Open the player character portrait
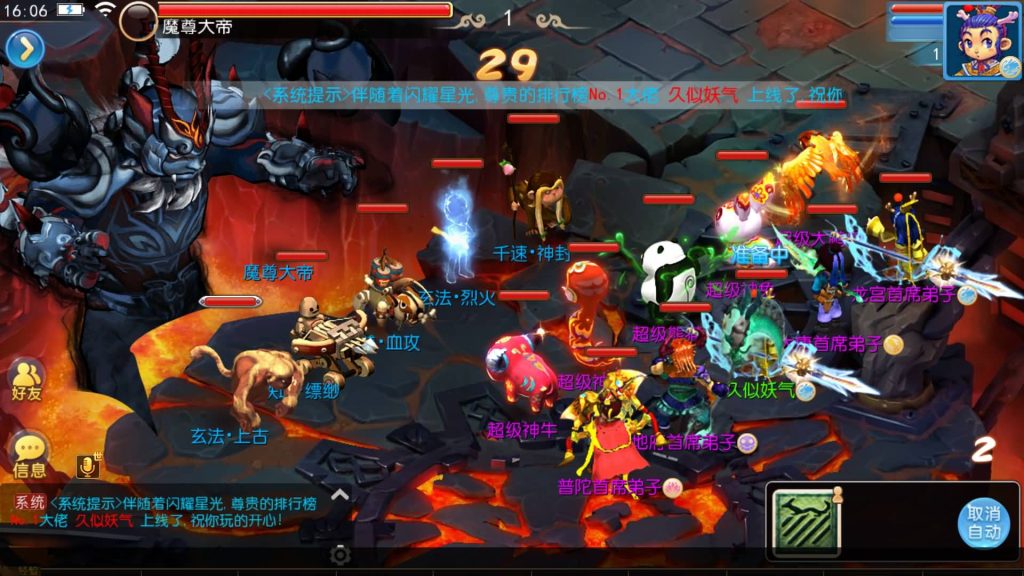Image resolution: width=1024 pixels, height=576 pixels. coord(982,40)
